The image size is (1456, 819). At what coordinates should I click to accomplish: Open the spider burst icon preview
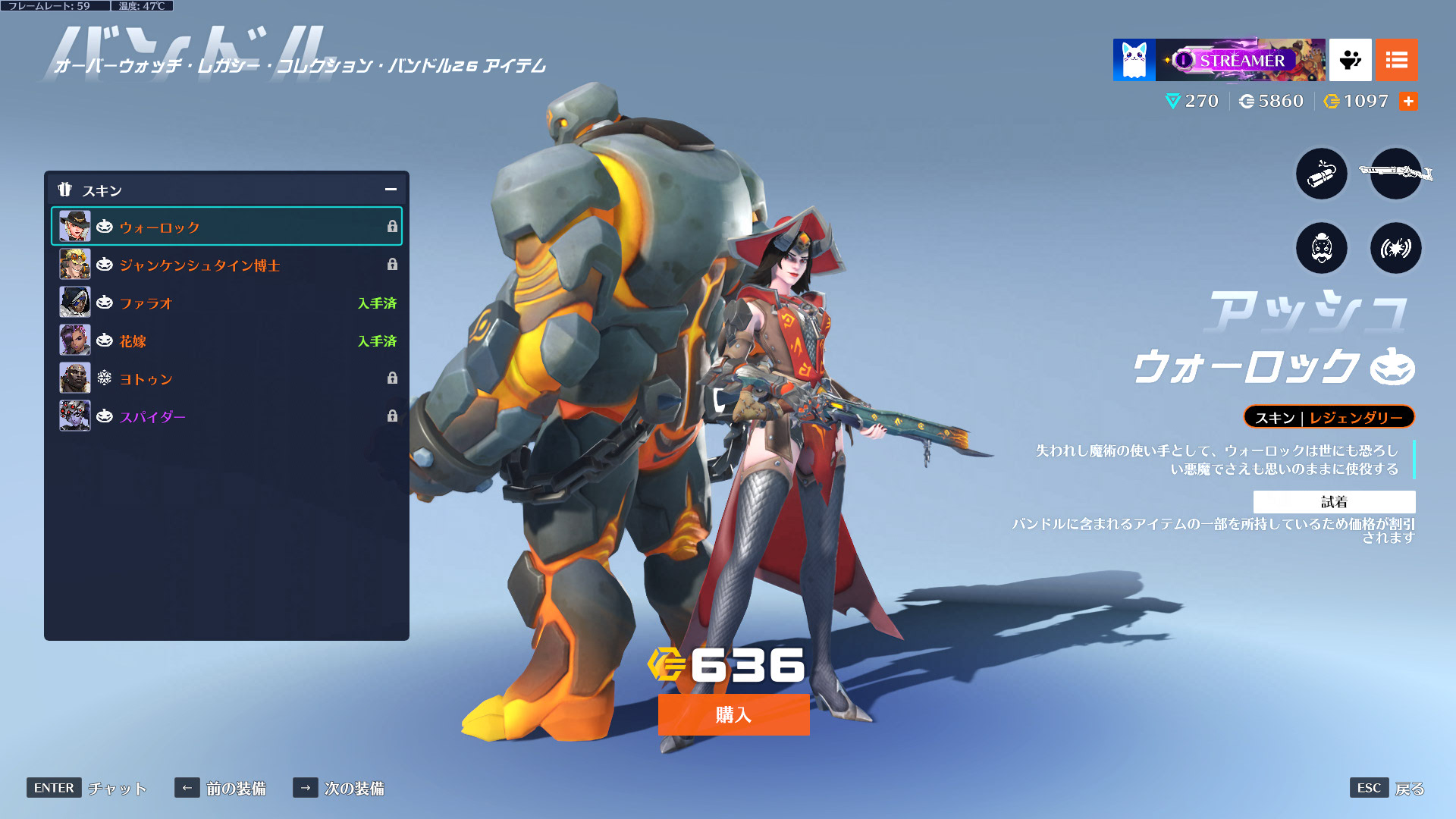1395,248
